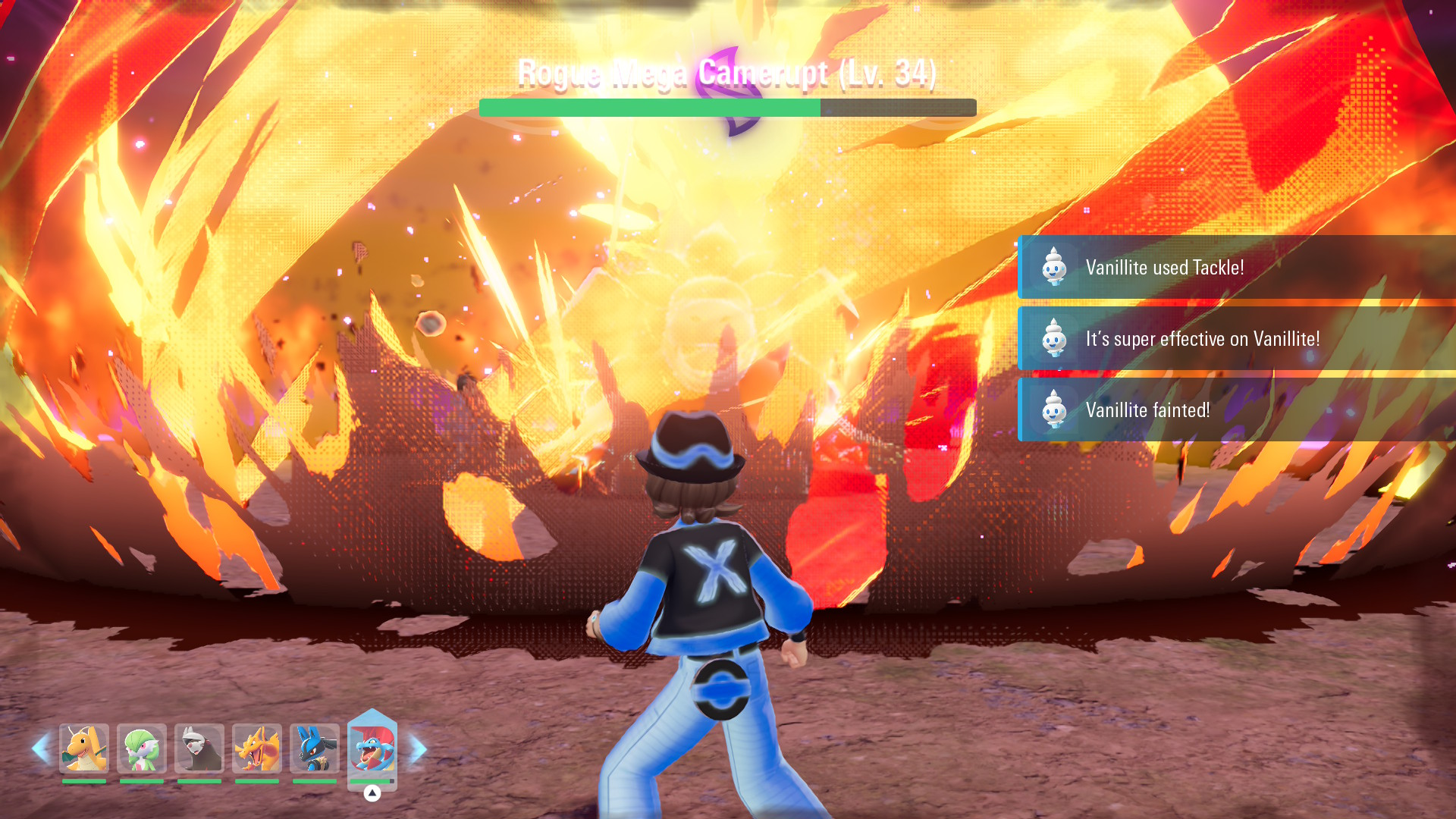Viewport: 1456px width, 819px height.
Task: Cycle party right with the arrow
Action: click(x=419, y=749)
